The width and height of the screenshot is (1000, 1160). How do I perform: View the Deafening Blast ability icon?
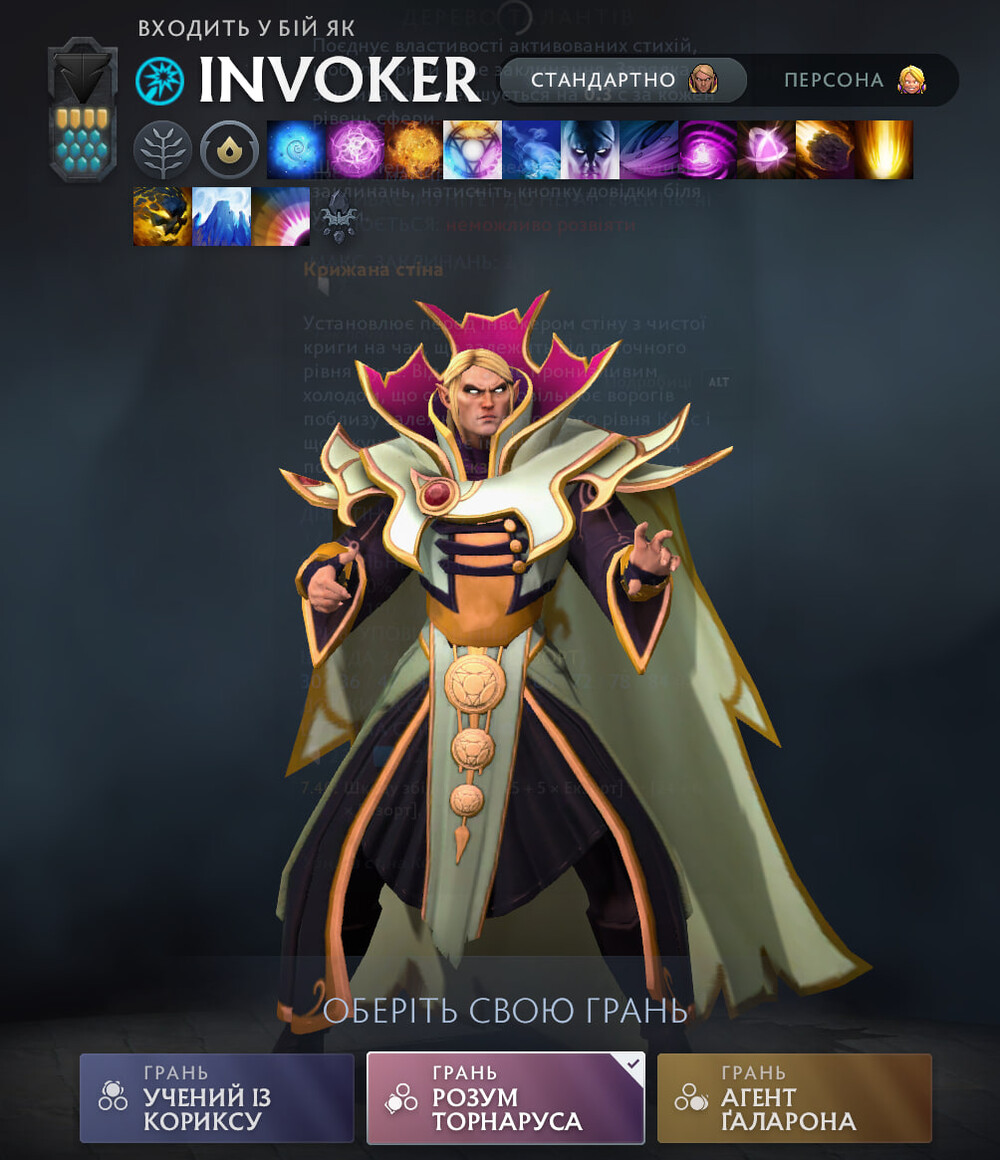click(280, 217)
